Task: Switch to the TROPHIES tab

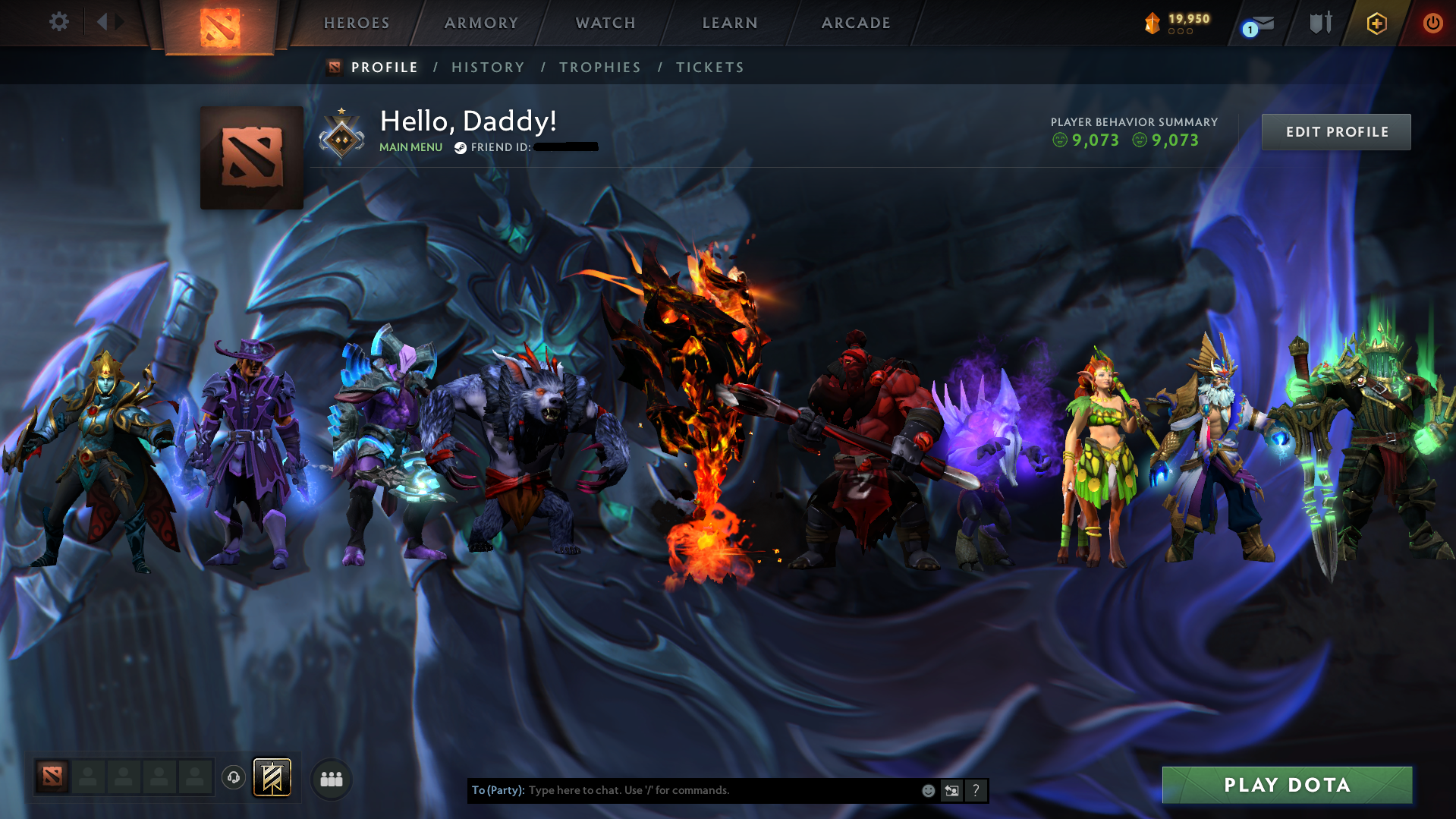Action: pyautogui.click(x=599, y=67)
